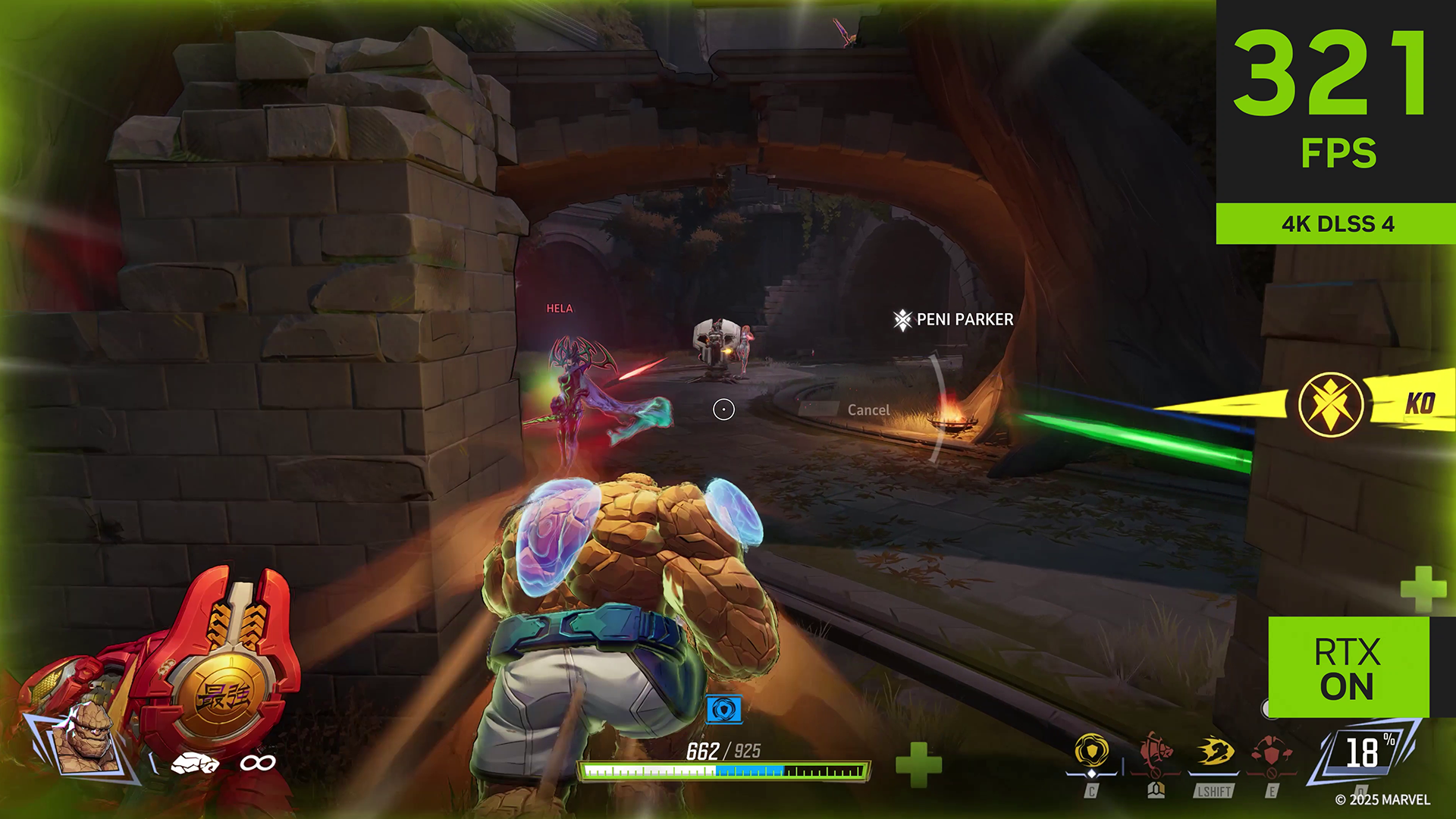The width and height of the screenshot is (1456, 819).
Task: Trigger the yellow charging dash ability
Action: tap(1216, 752)
